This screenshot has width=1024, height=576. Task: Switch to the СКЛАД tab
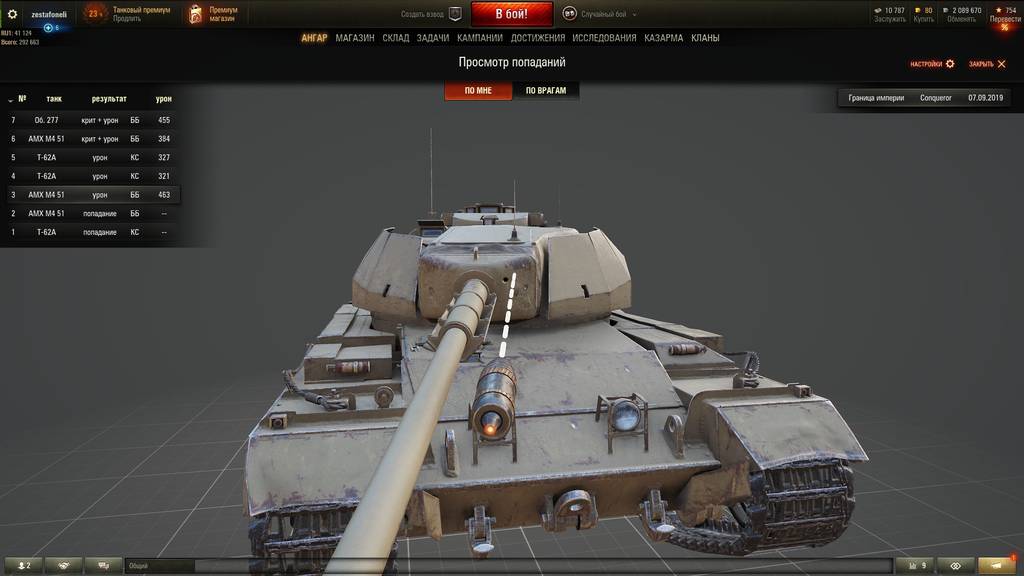(x=396, y=38)
